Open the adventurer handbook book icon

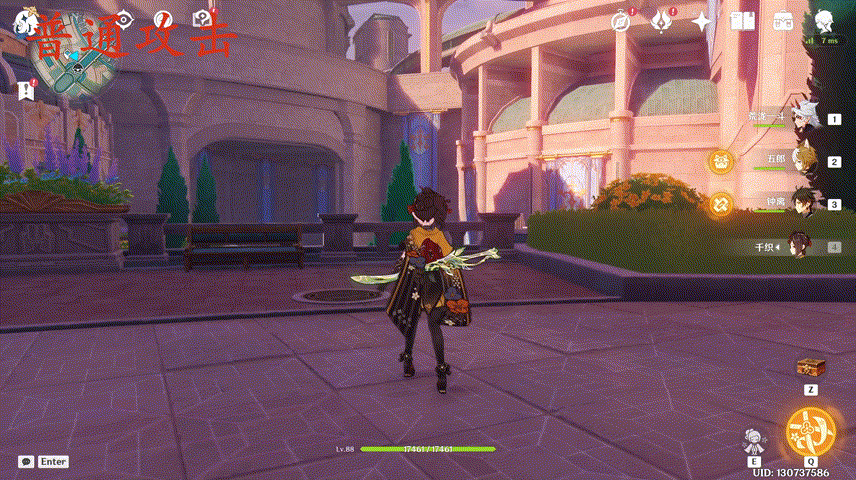(742, 21)
